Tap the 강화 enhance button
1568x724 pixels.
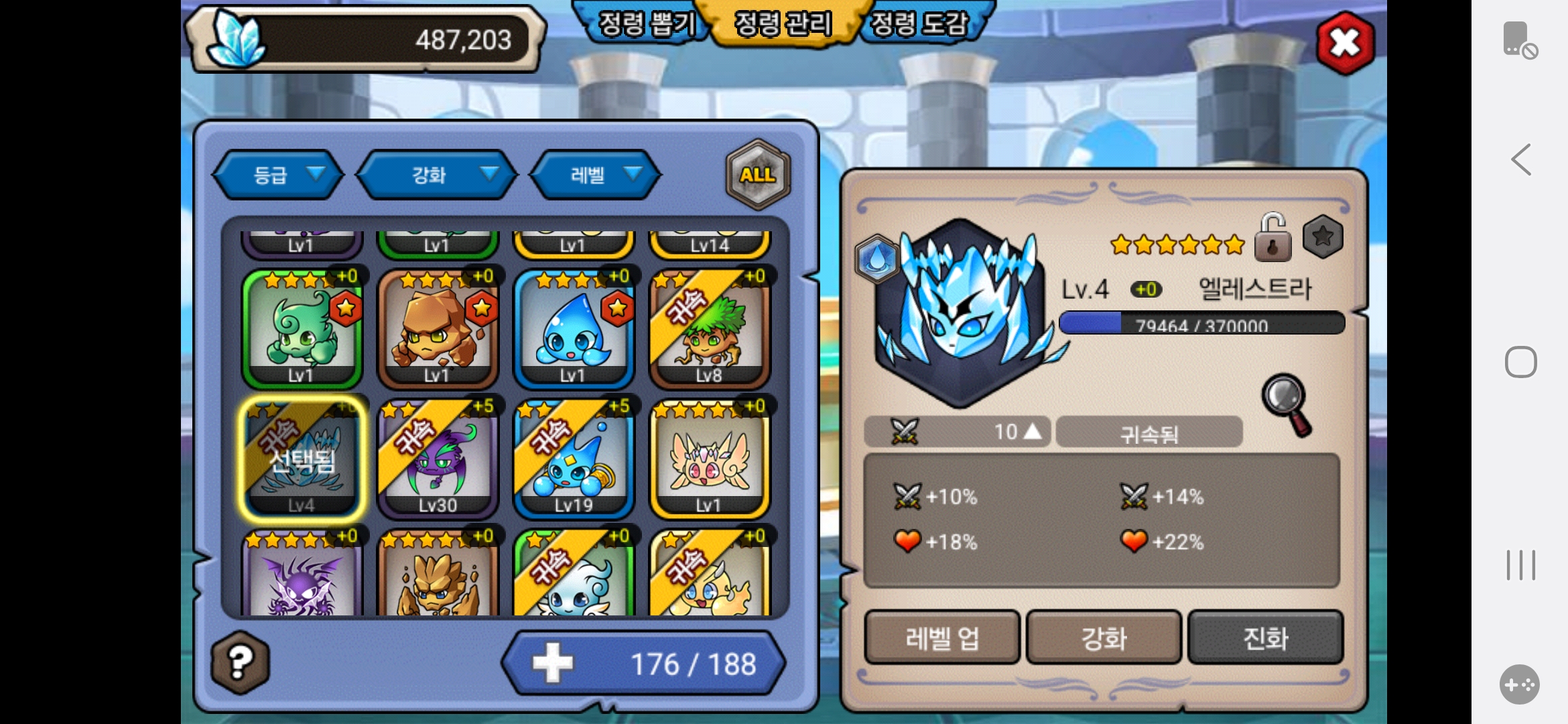[1104, 638]
